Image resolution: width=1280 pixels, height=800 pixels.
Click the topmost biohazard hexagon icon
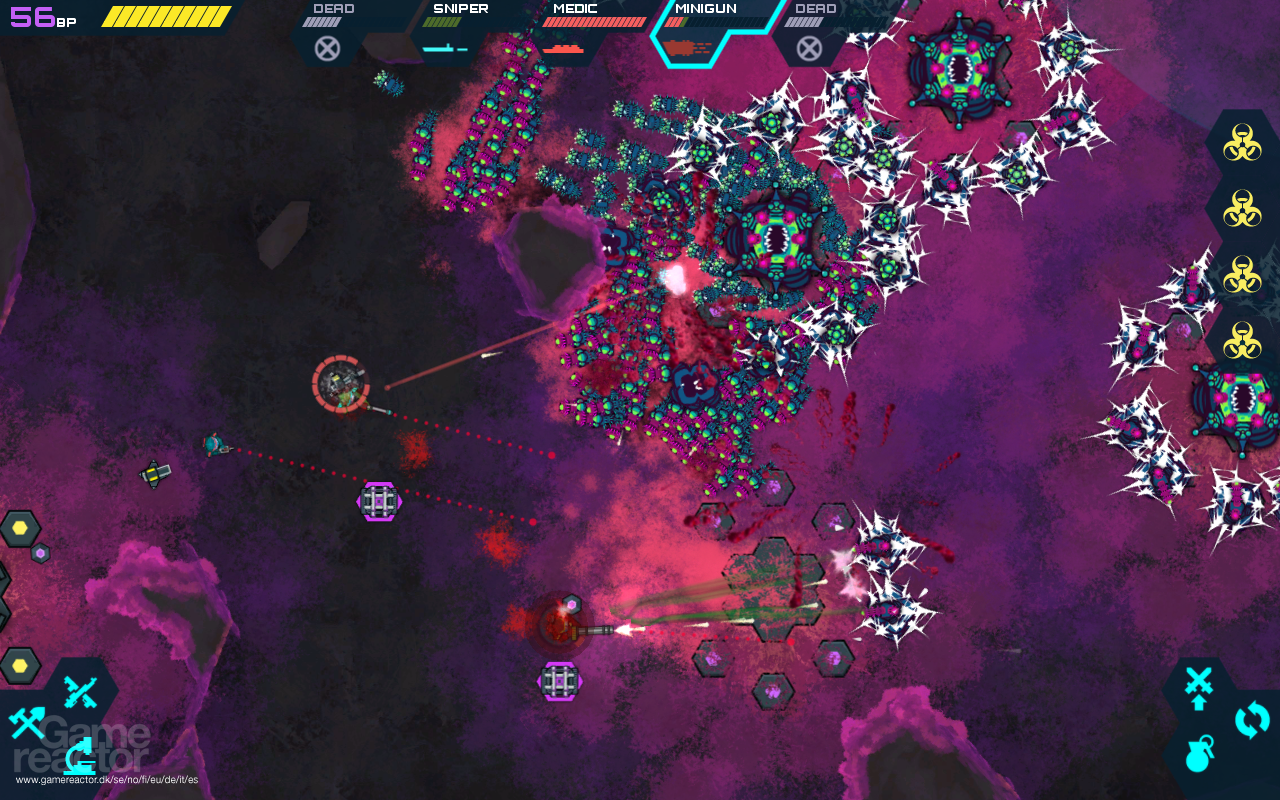click(x=1243, y=143)
